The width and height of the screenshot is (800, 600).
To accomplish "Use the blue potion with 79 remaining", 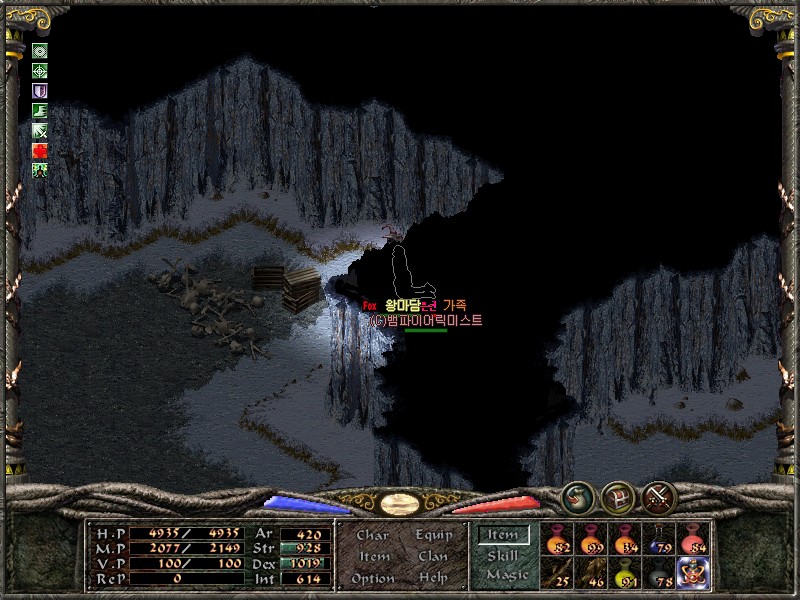I will [x=660, y=540].
